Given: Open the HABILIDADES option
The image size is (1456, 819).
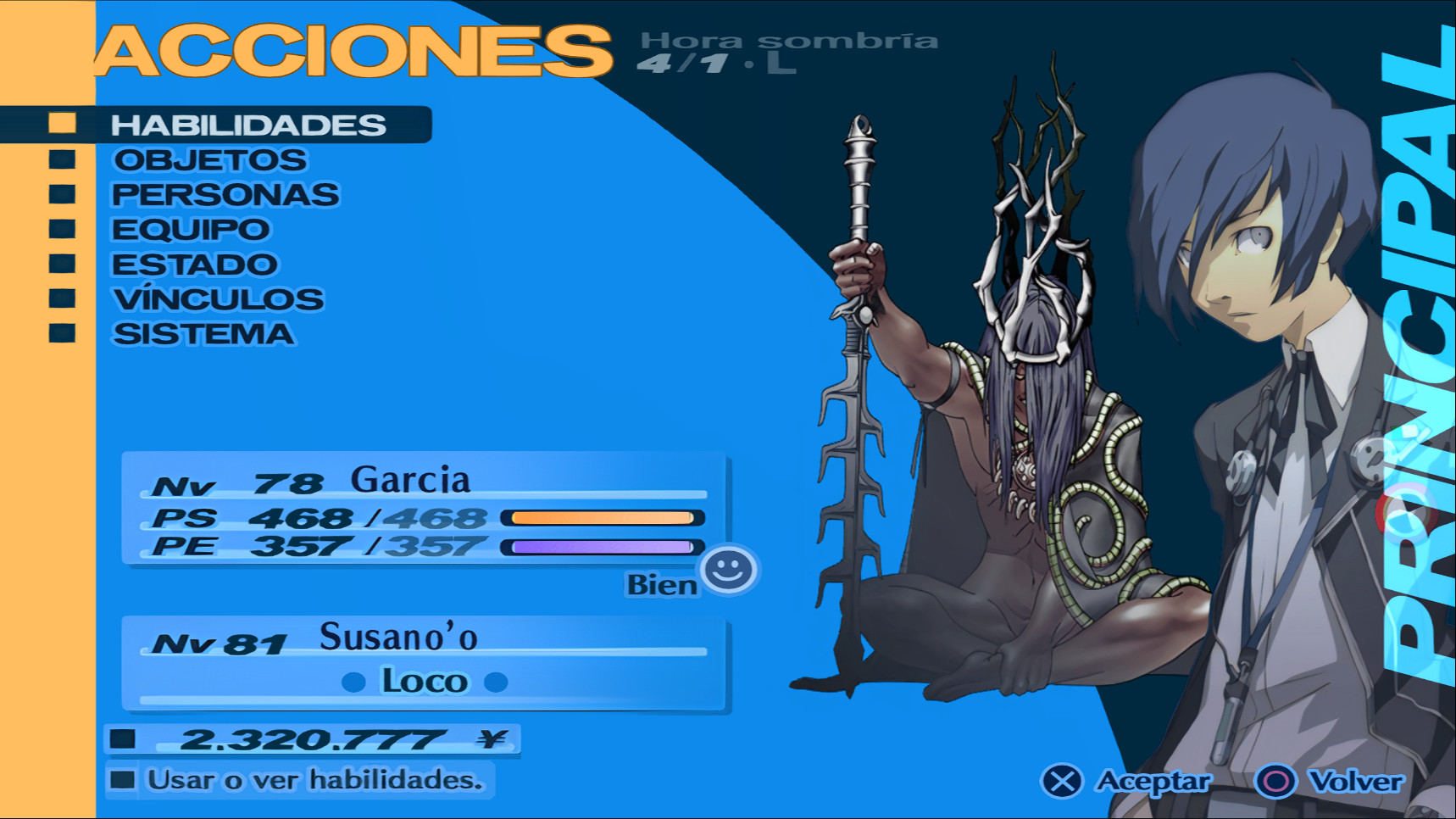Looking at the screenshot, I should (x=248, y=124).
